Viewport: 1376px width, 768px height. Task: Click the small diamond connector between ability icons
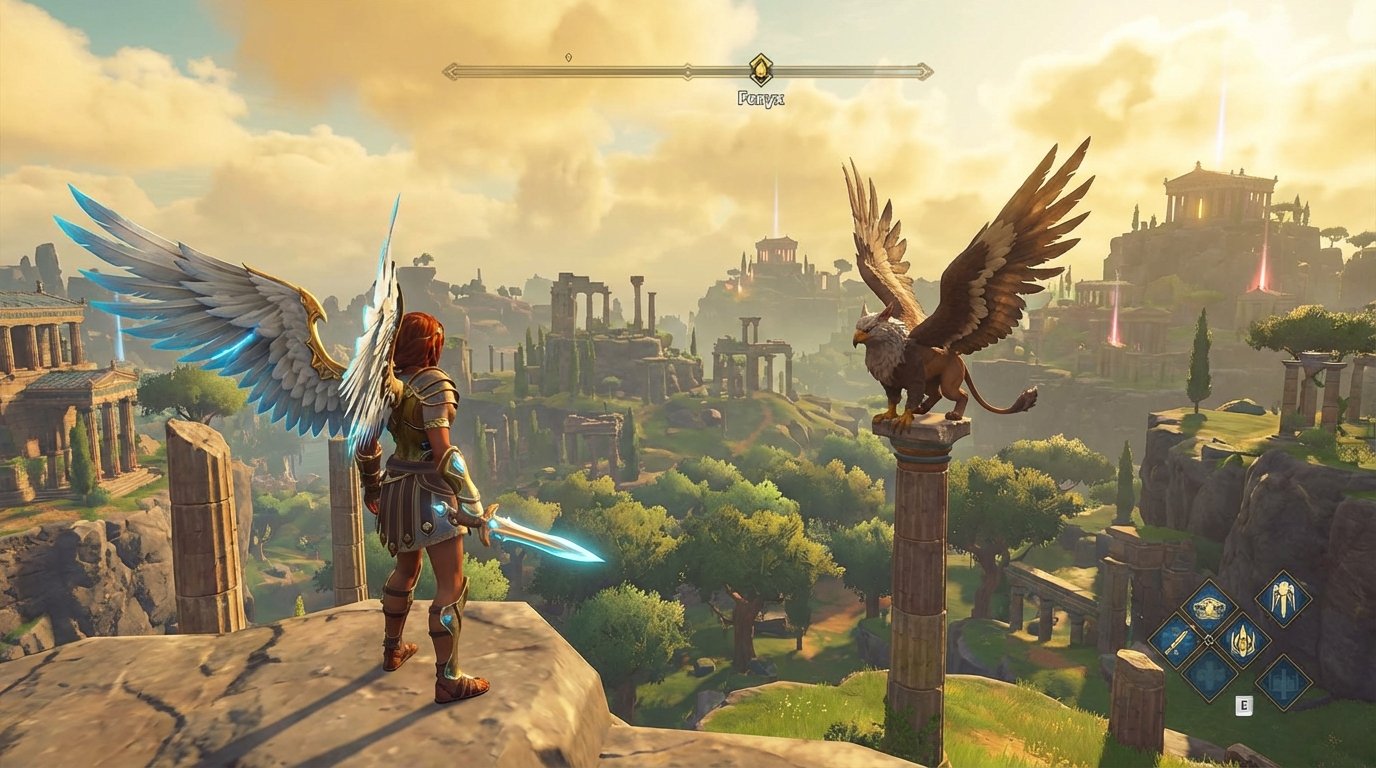1209,641
